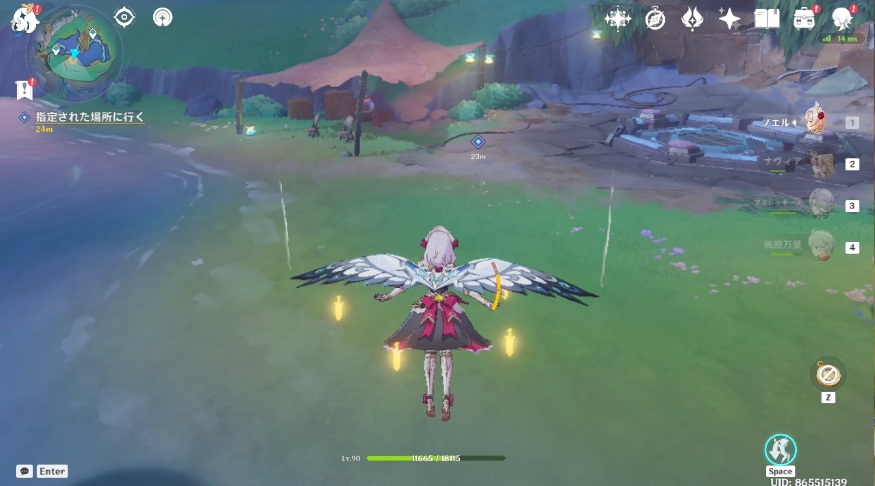This screenshot has height=486, width=875.
Task: Switch to party member ナヴィア
Action: tap(820, 164)
